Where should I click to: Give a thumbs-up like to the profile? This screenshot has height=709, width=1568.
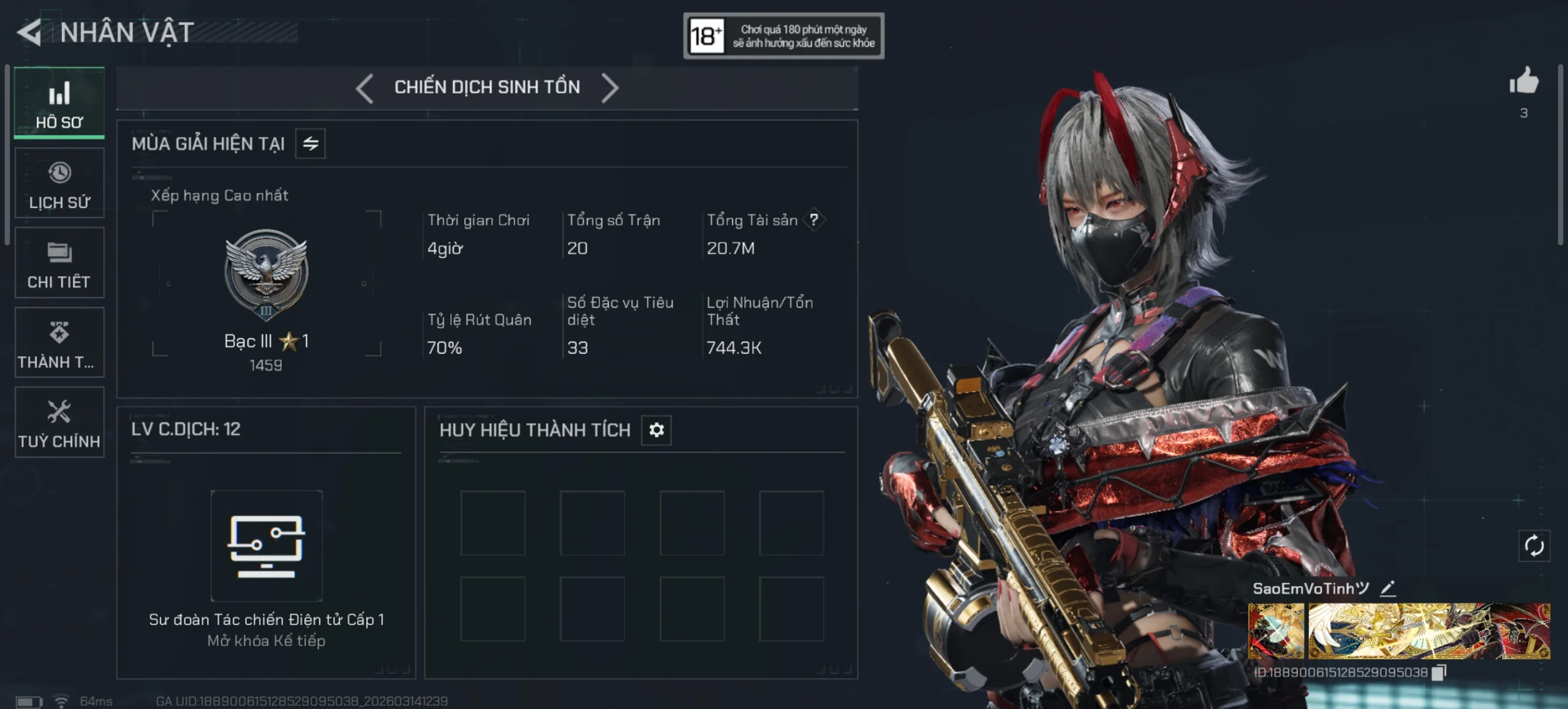pyautogui.click(x=1523, y=82)
